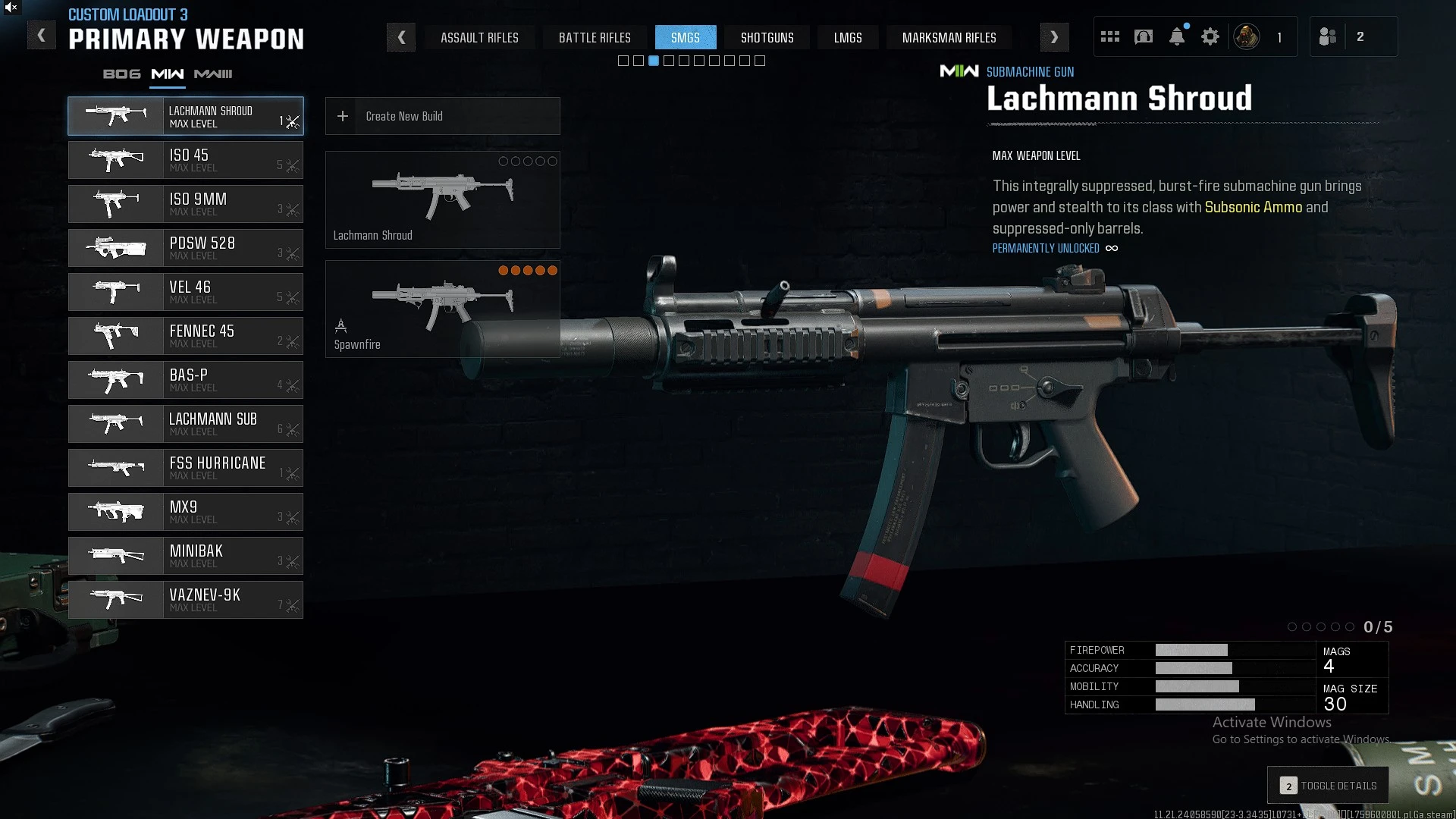Select the BO6 game filter
This screenshot has width=1456, height=819.
pyautogui.click(x=122, y=74)
